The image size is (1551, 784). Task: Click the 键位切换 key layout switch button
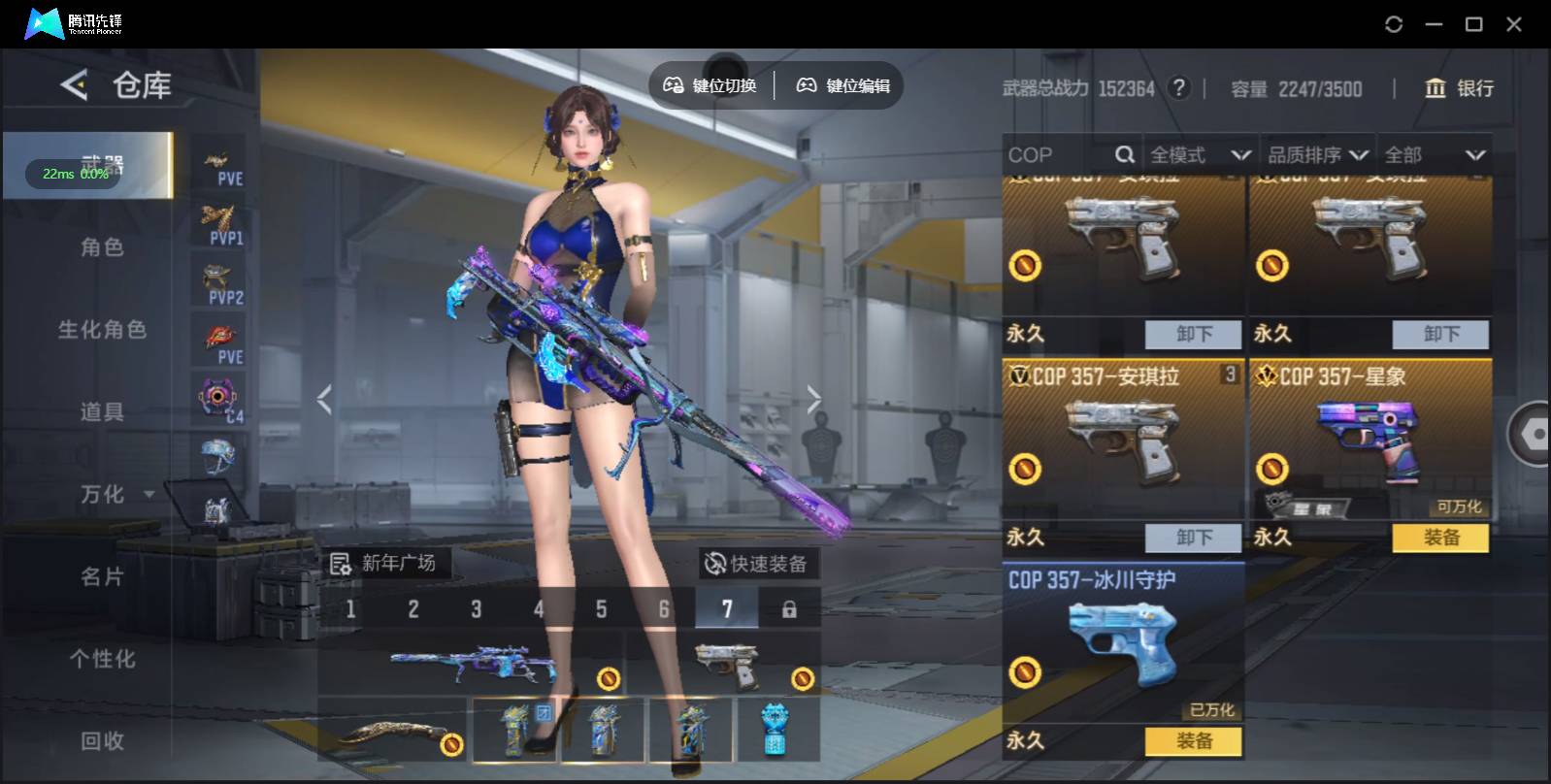pos(710,85)
